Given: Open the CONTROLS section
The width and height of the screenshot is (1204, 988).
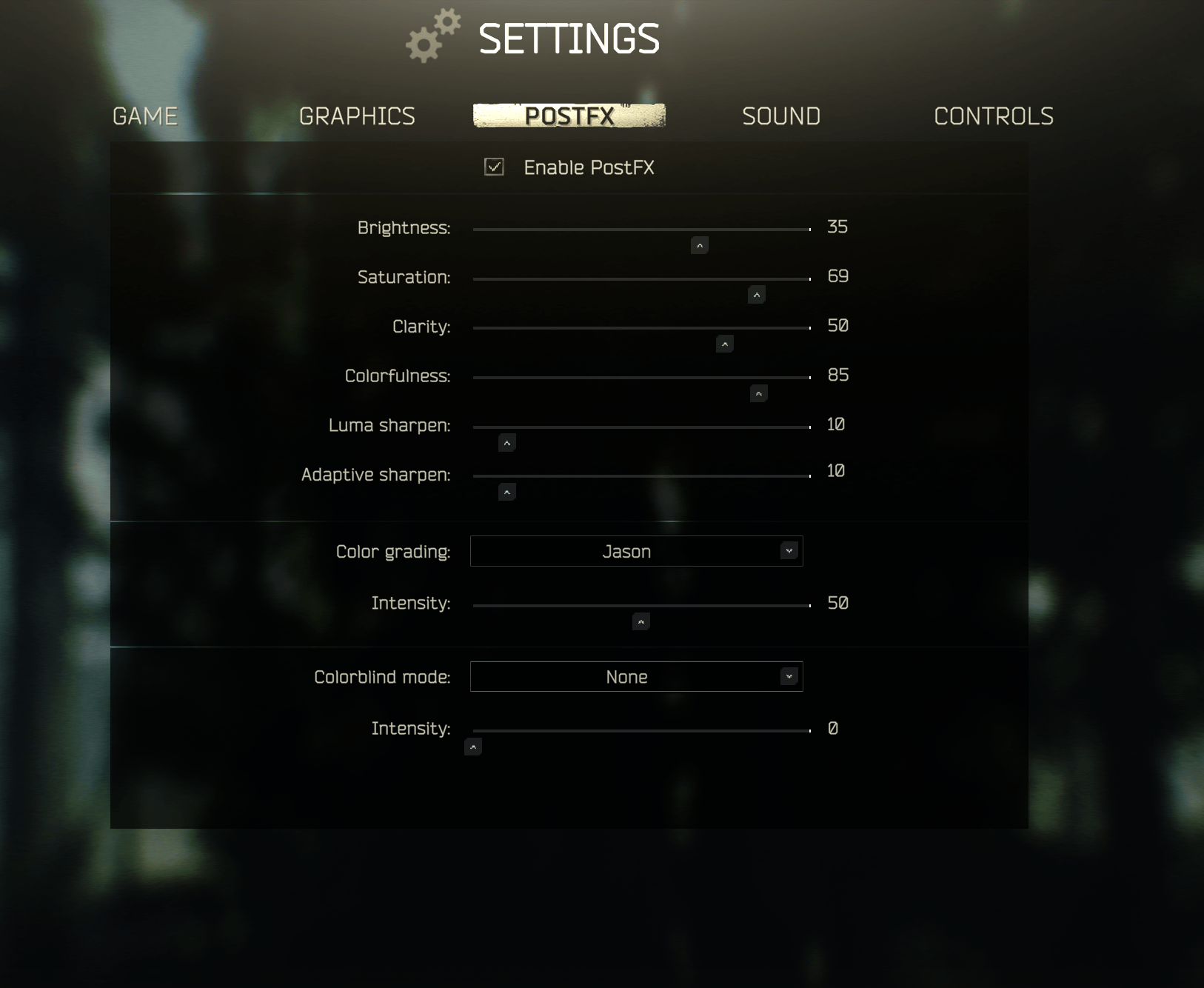Looking at the screenshot, I should (x=994, y=116).
